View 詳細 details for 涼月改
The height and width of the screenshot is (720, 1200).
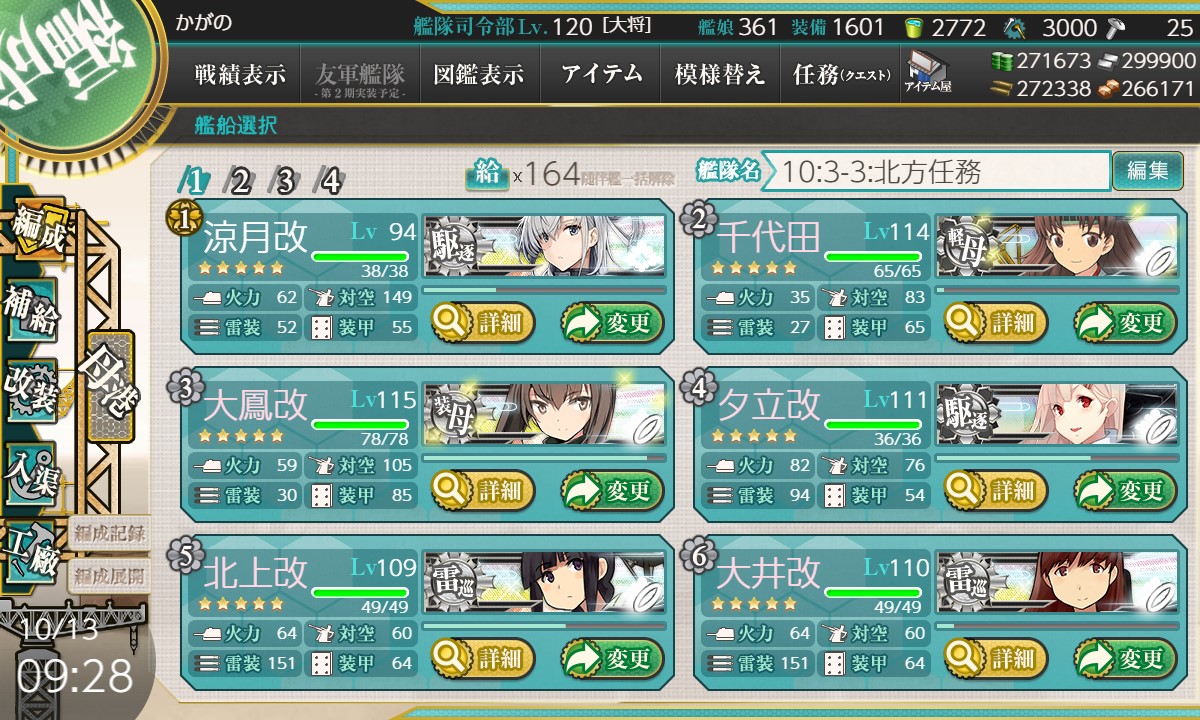(x=484, y=322)
